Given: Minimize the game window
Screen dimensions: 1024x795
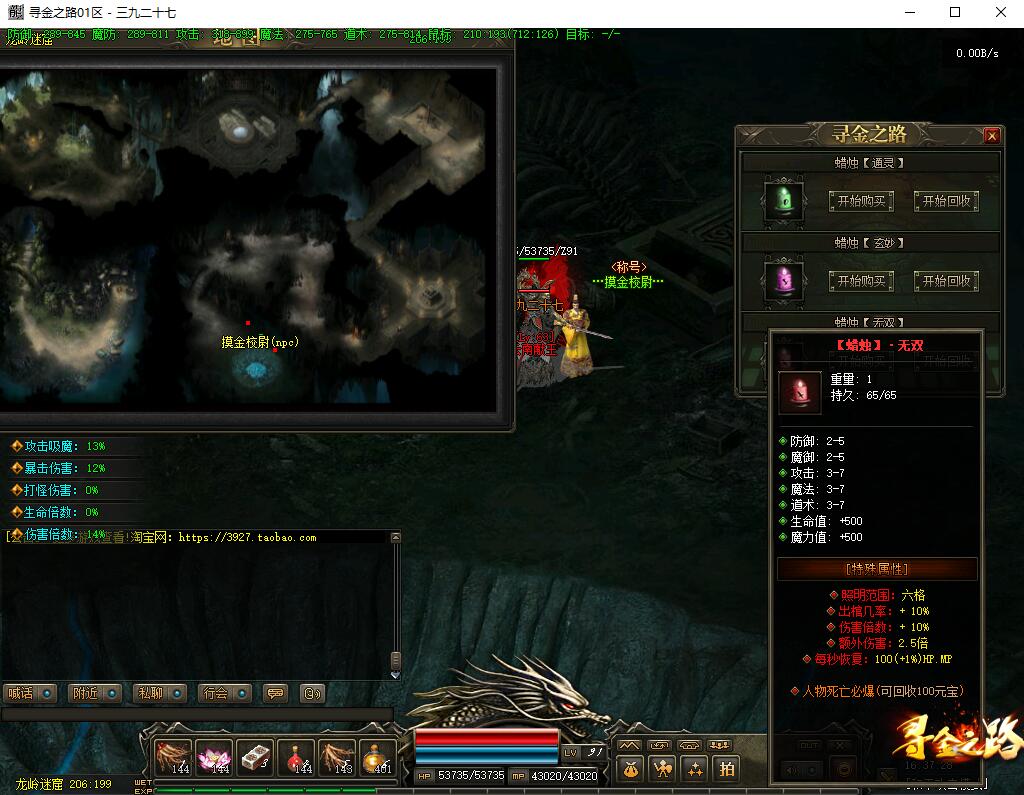Looking at the screenshot, I should 910,13.
